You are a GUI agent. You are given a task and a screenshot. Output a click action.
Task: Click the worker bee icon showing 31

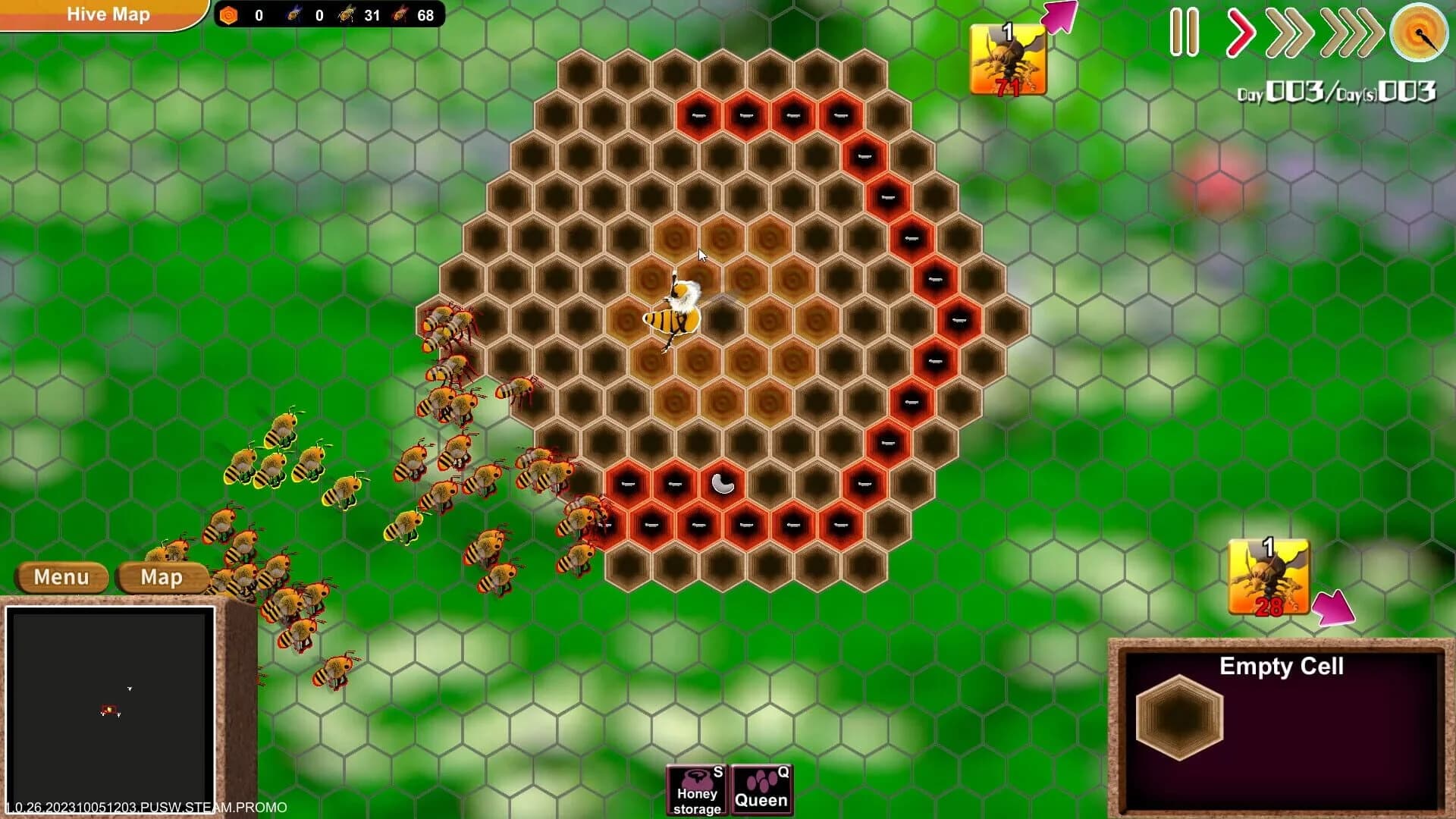click(x=347, y=14)
